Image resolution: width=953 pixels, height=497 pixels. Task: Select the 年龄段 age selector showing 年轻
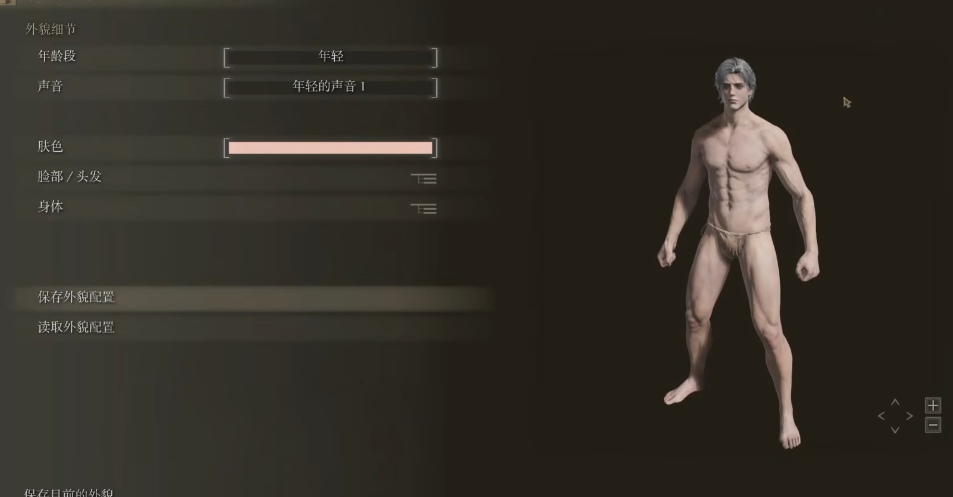click(x=330, y=57)
